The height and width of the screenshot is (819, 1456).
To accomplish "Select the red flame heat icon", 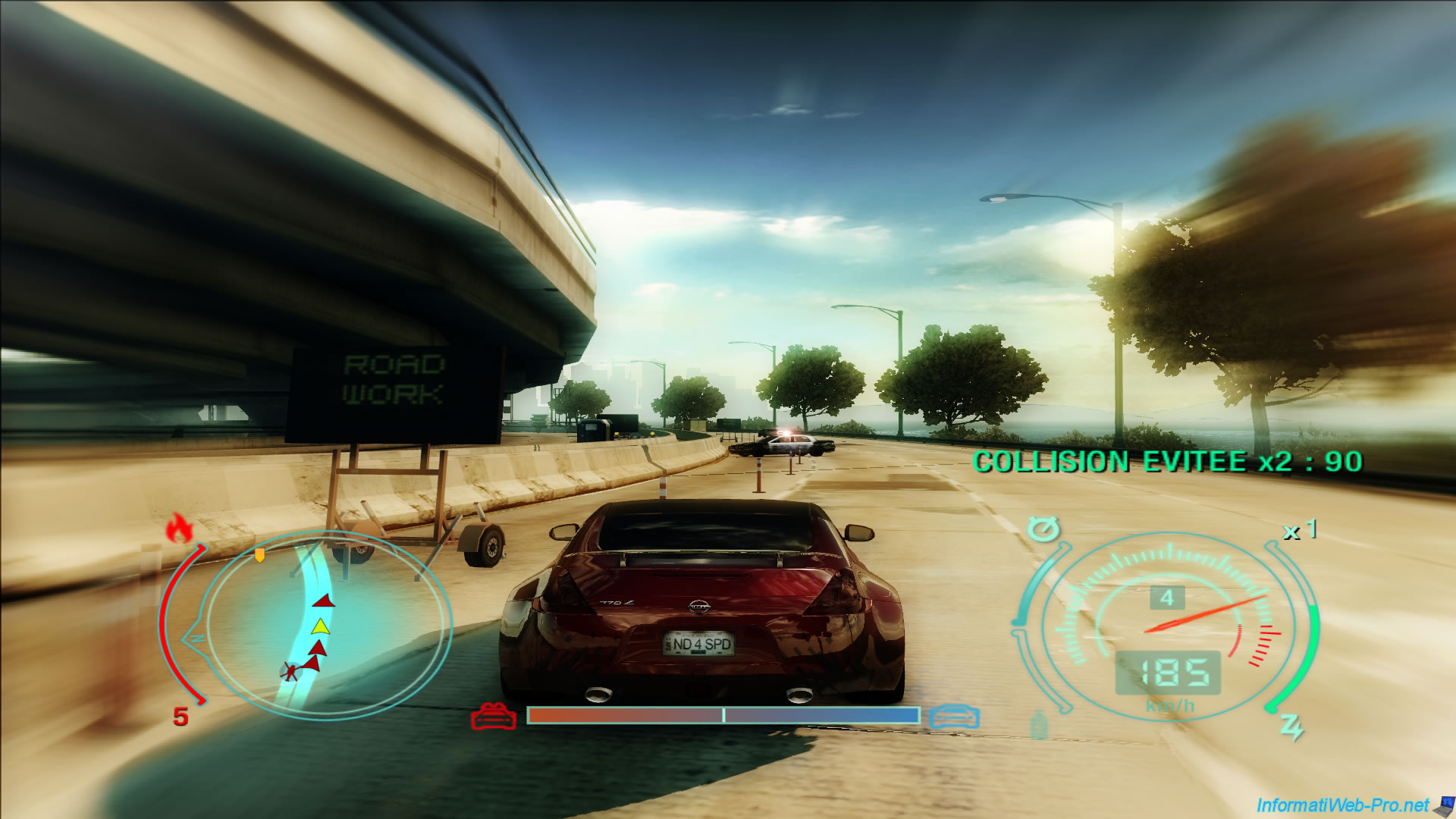I will (179, 528).
